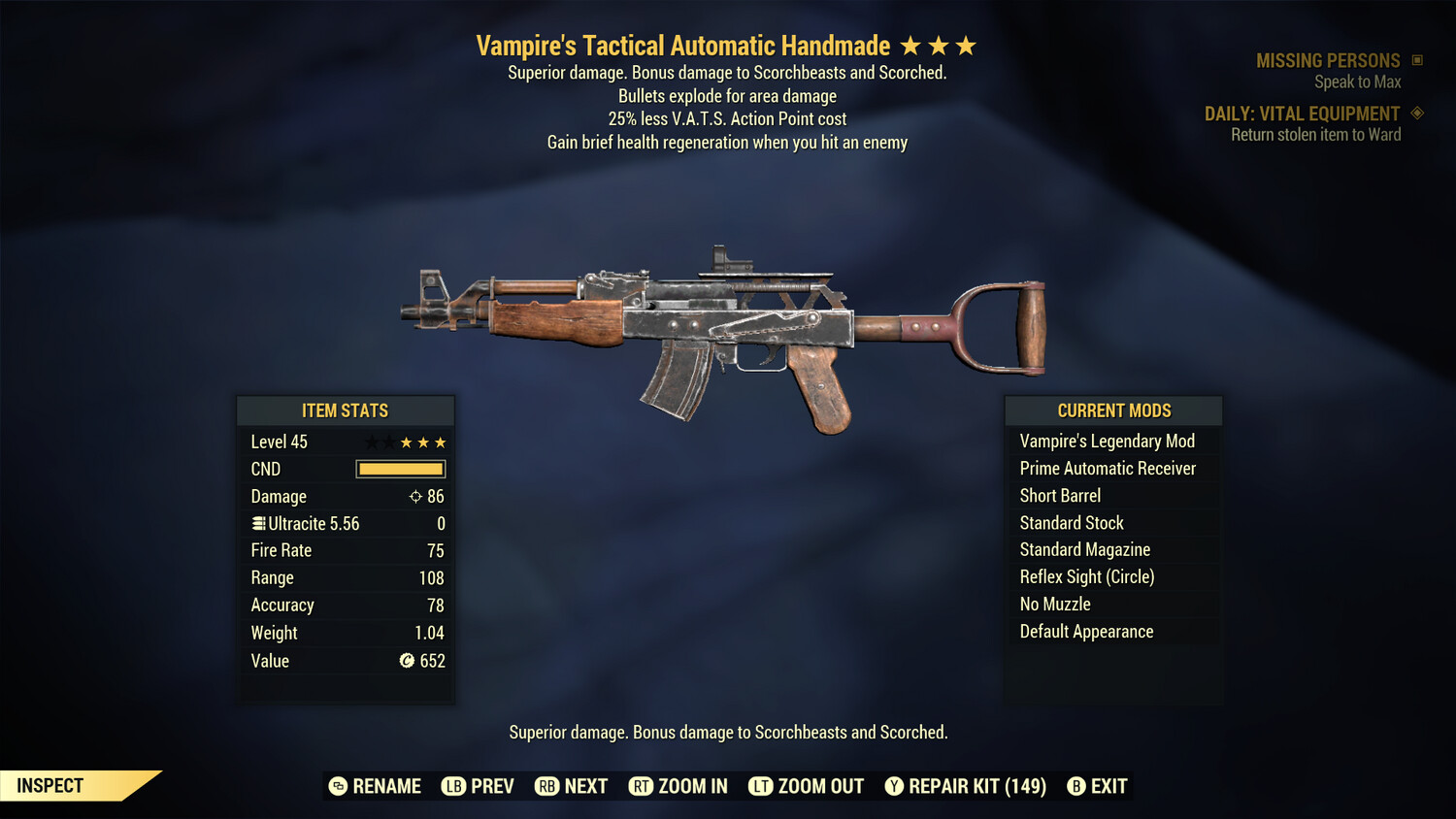
Task: Choose the Standard Stock mod entry
Action: pos(1072,523)
